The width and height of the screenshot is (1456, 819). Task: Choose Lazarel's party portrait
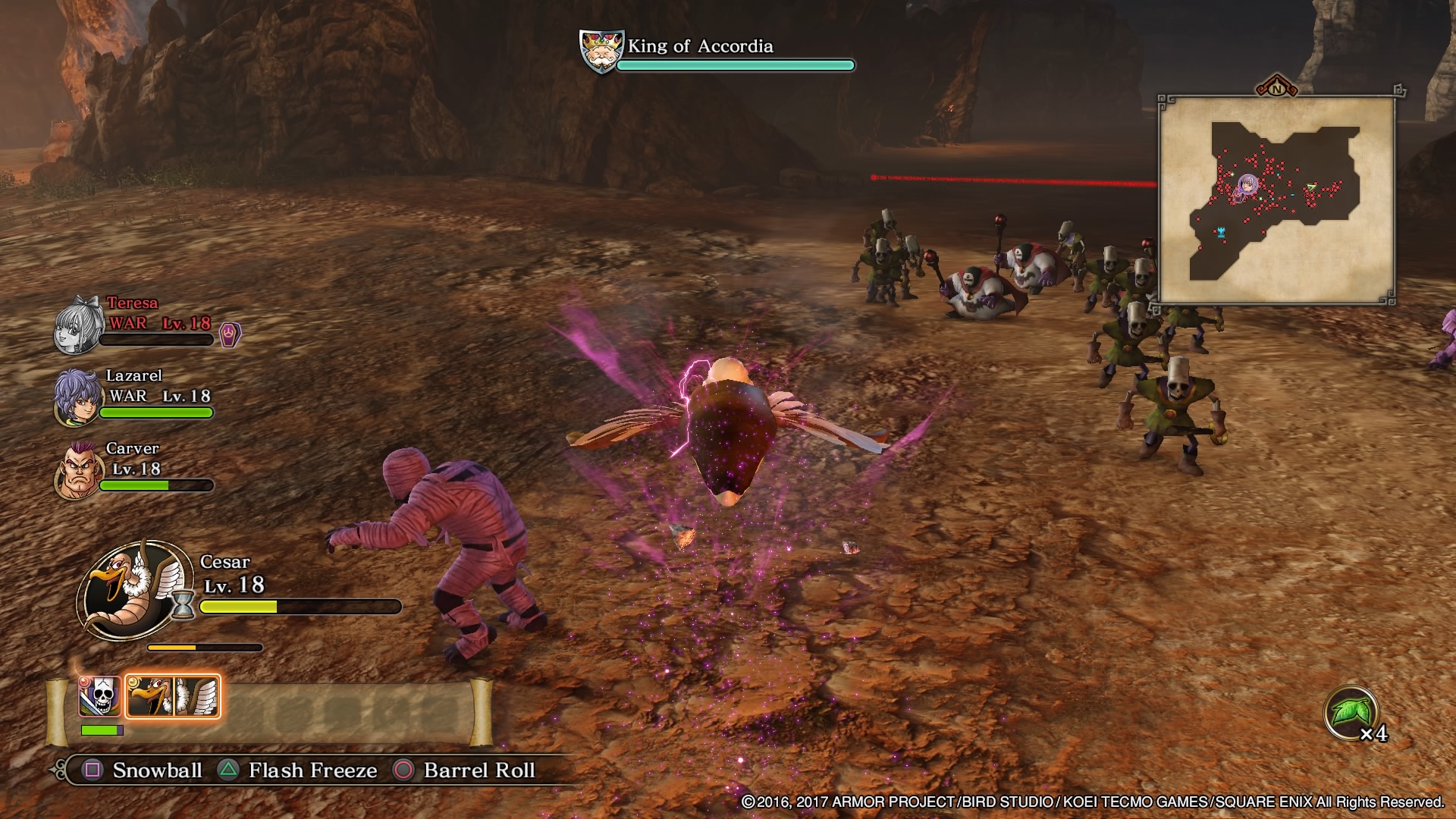pos(76,398)
